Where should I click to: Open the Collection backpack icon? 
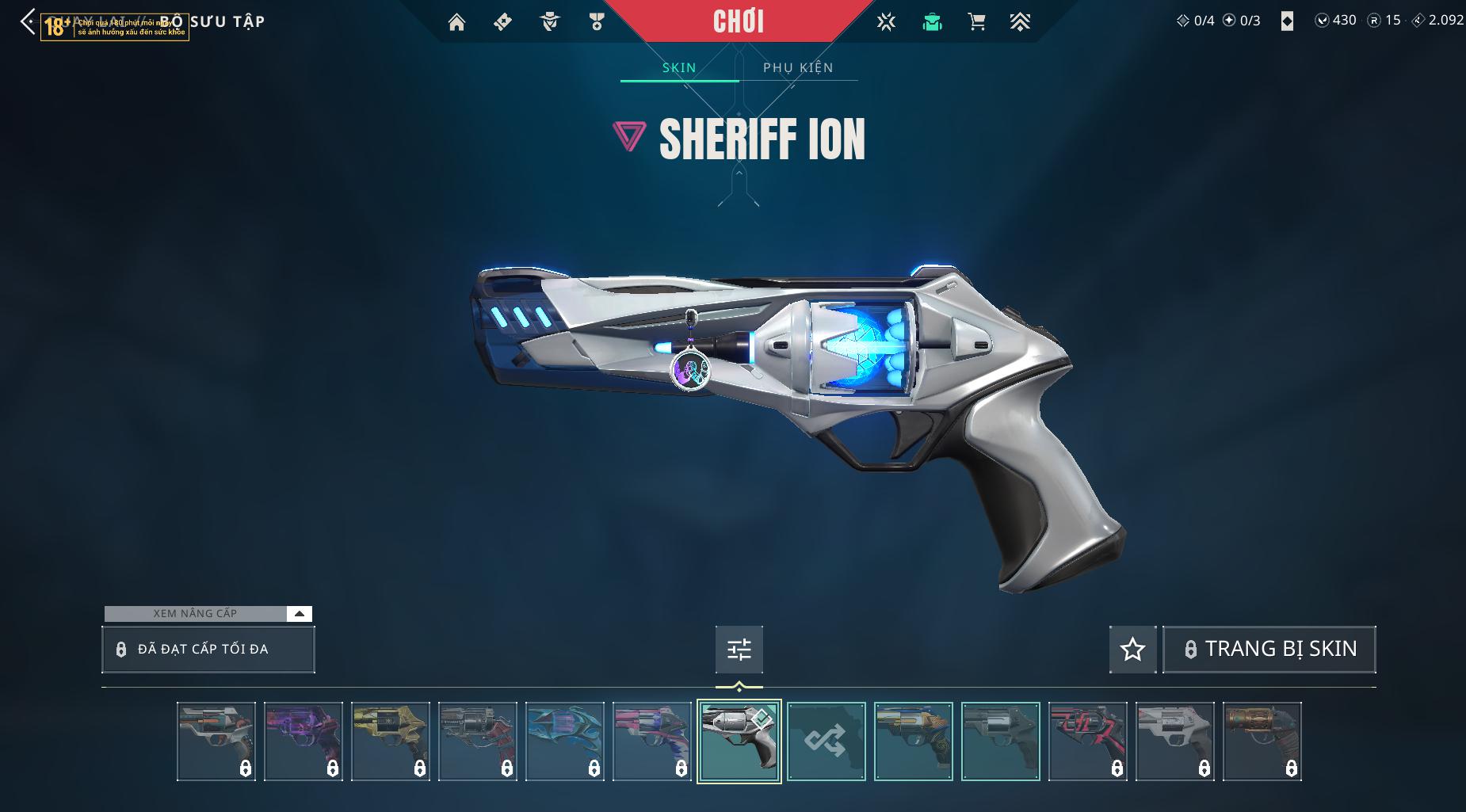[932, 22]
